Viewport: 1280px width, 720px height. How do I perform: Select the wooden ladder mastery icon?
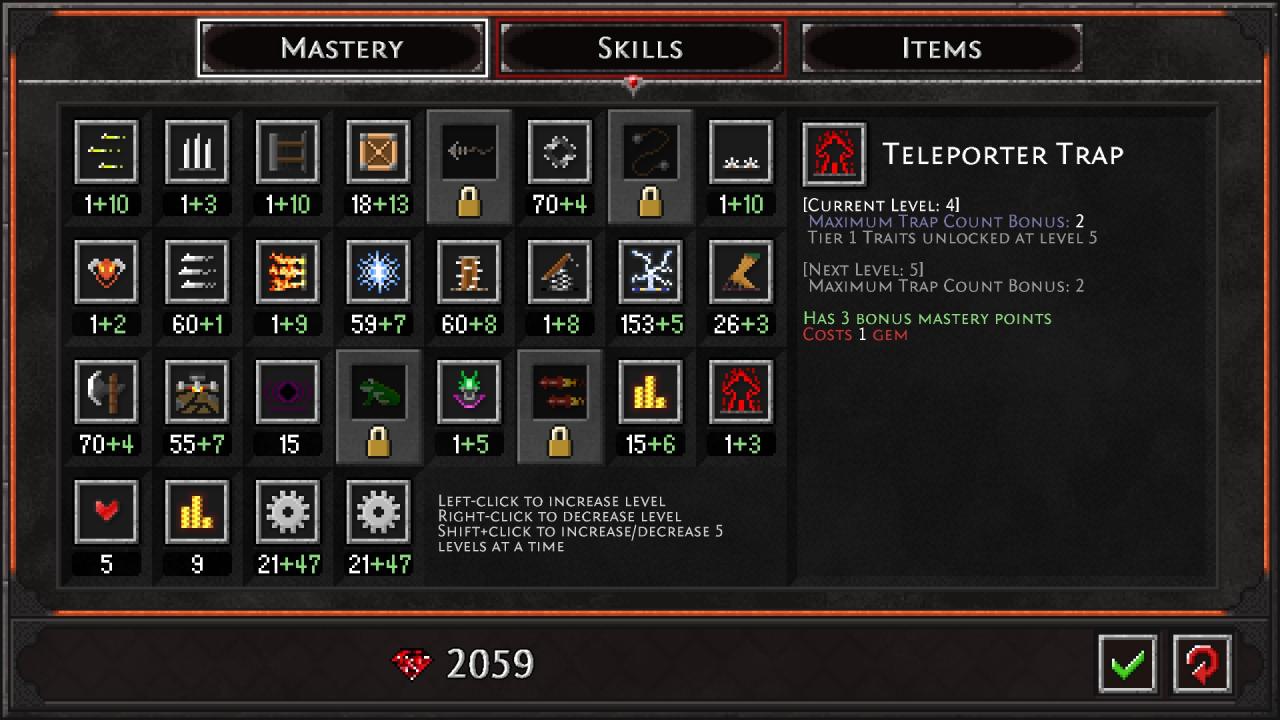click(x=288, y=152)
